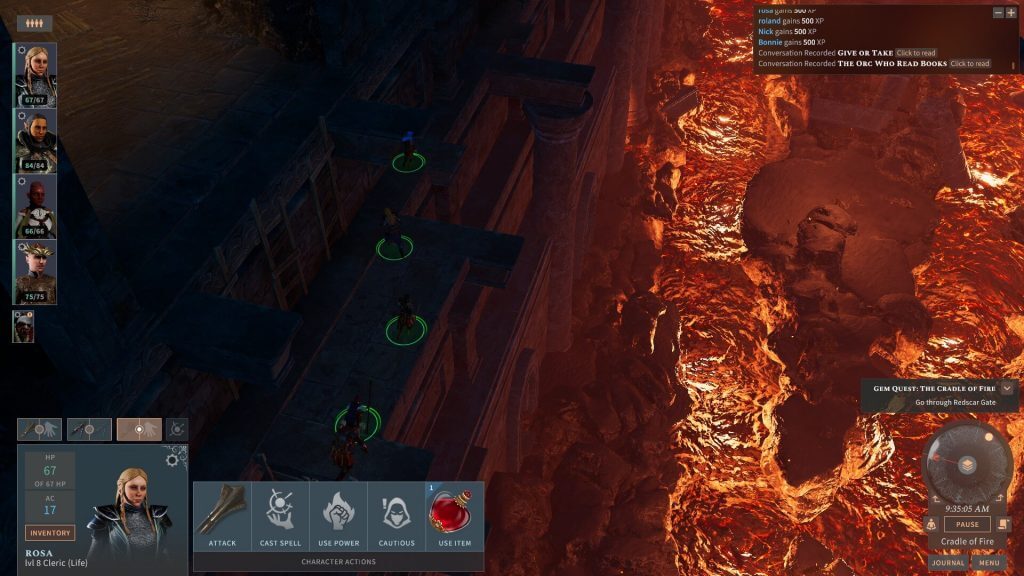Select the first party portrait with 67/67 HP
This screenshot has width=1024, height=576.
[x=35, y=75]
